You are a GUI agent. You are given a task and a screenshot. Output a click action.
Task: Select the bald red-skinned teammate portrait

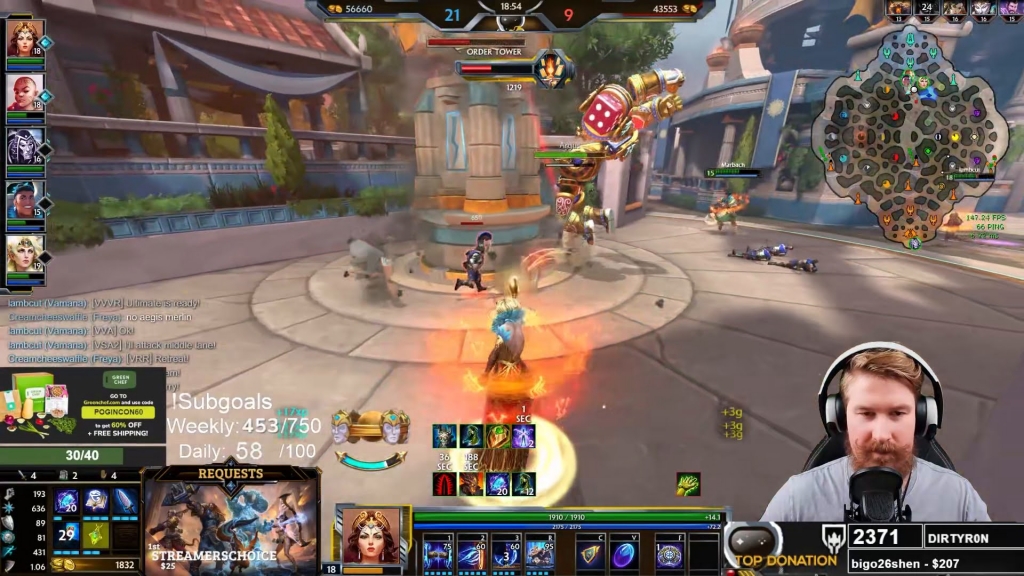tap(24, 93)
